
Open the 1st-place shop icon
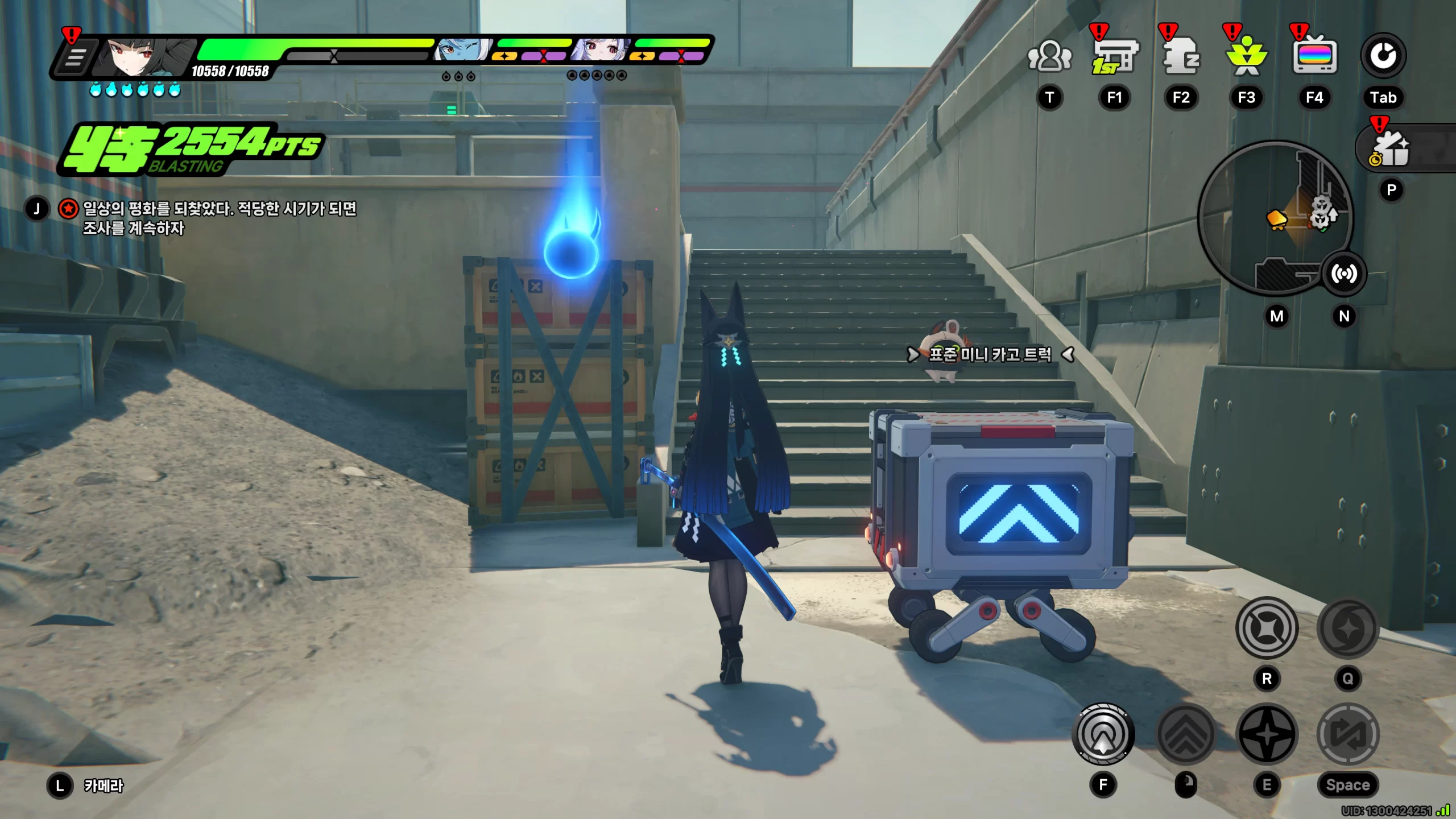(x=1114, y=56)
